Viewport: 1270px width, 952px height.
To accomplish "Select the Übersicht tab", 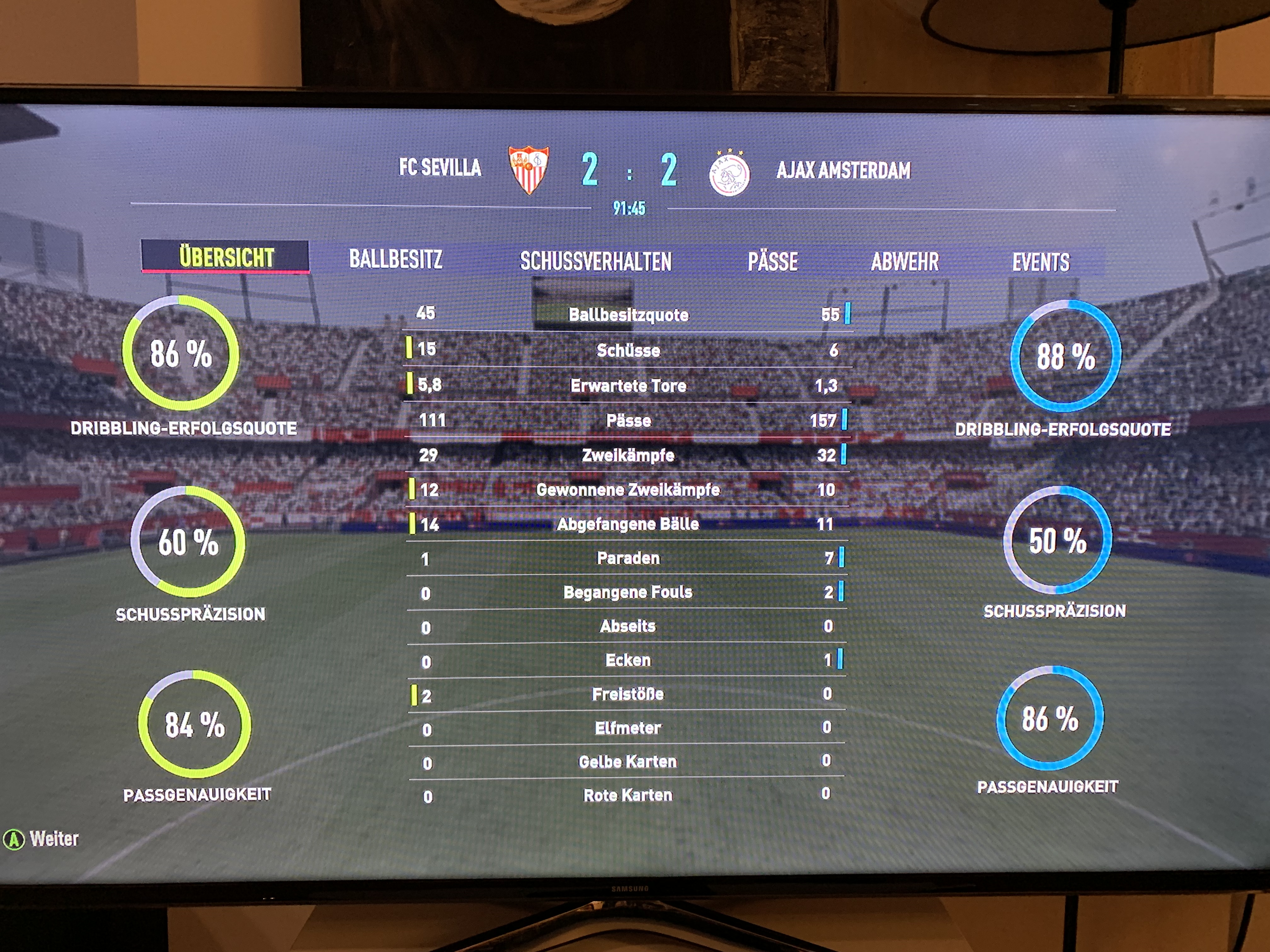I will [x=226, y=257].
